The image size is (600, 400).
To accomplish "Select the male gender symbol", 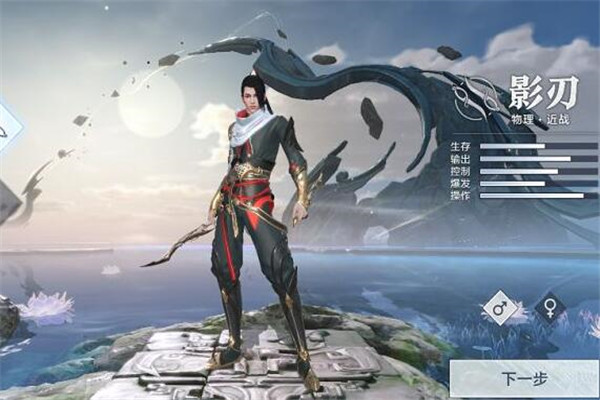I will pos(499,308).
